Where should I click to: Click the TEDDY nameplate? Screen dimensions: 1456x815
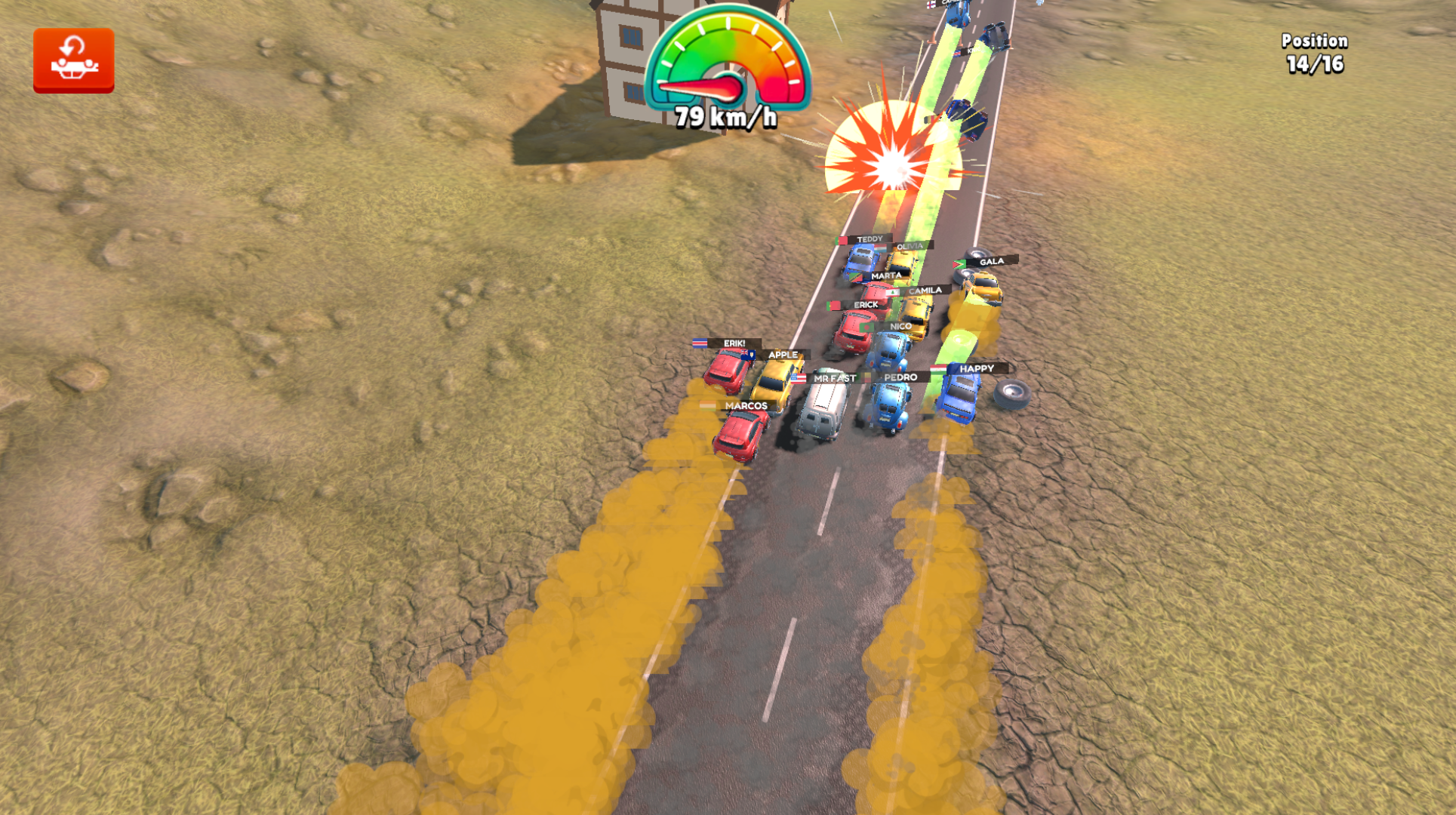(869, 239)
